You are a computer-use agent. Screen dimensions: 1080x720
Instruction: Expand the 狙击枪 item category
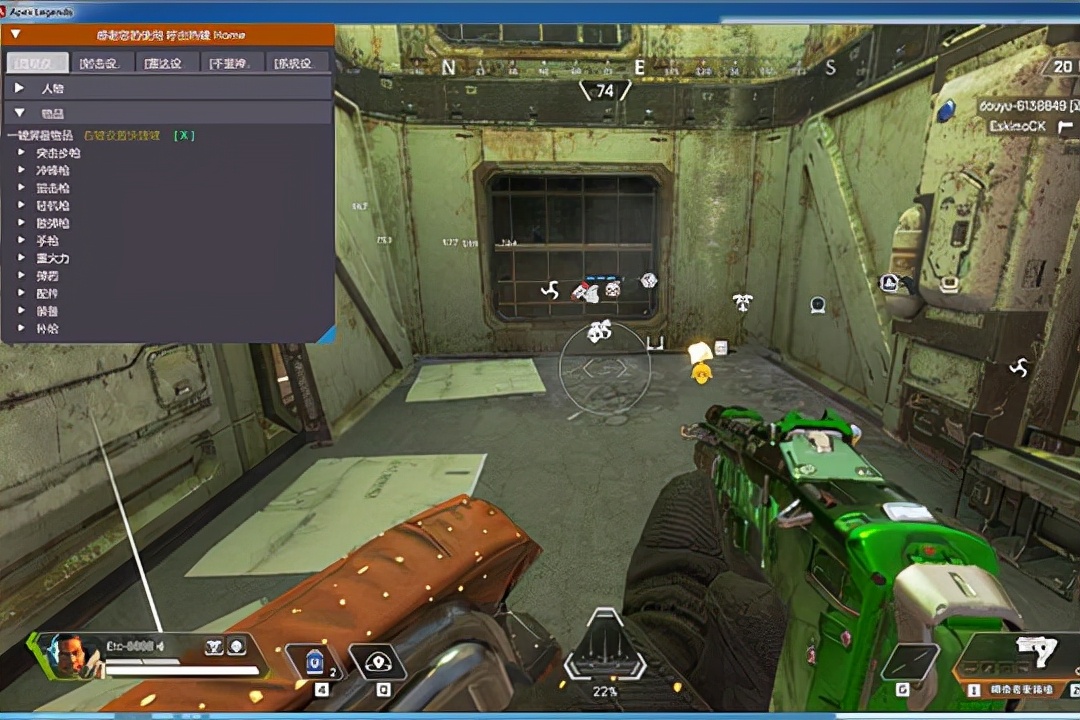coord(22,188)
